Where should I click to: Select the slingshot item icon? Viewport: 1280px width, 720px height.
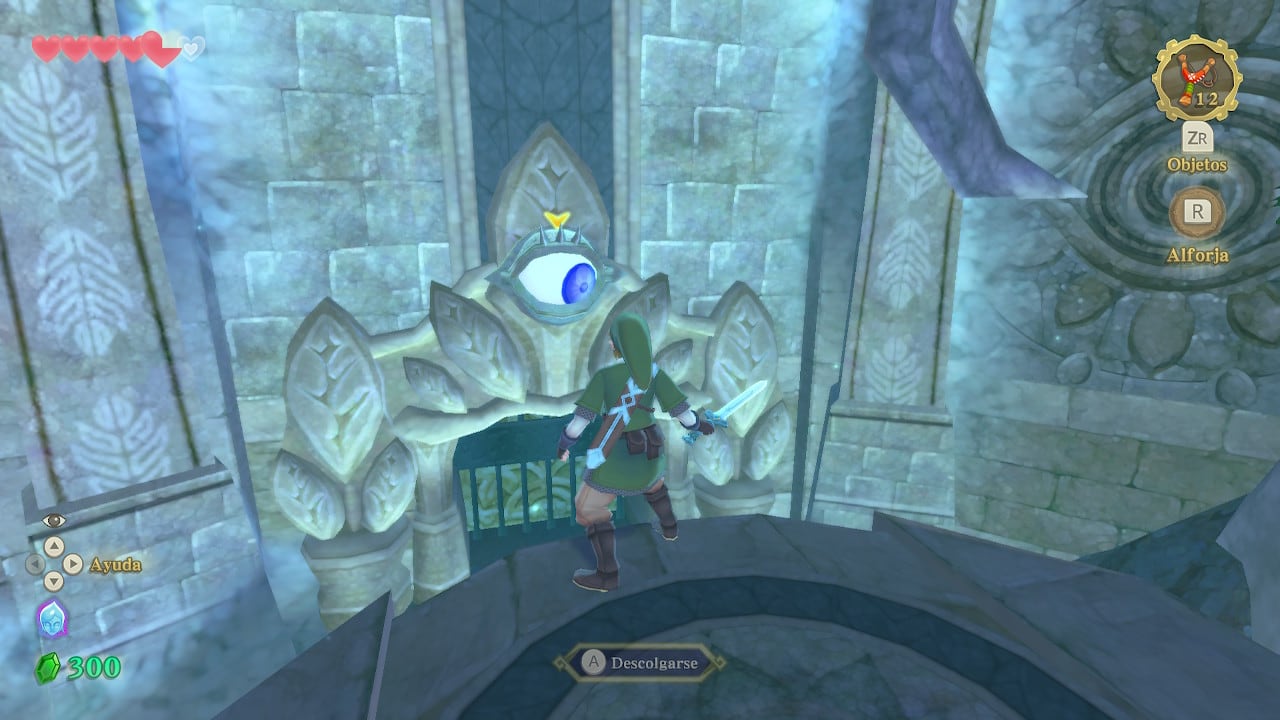pos(1196,78)
